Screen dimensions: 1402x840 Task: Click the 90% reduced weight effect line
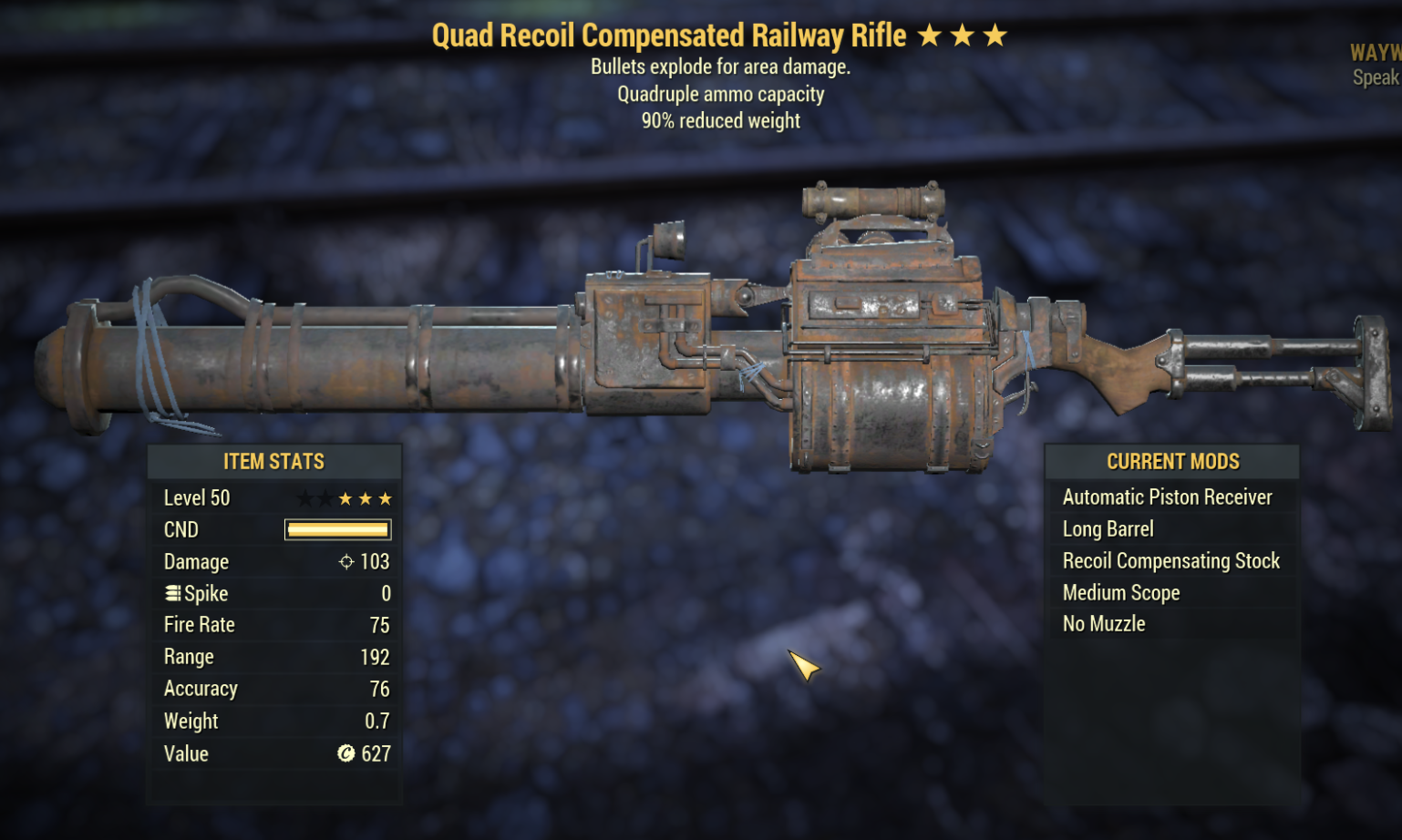point(719,119)
